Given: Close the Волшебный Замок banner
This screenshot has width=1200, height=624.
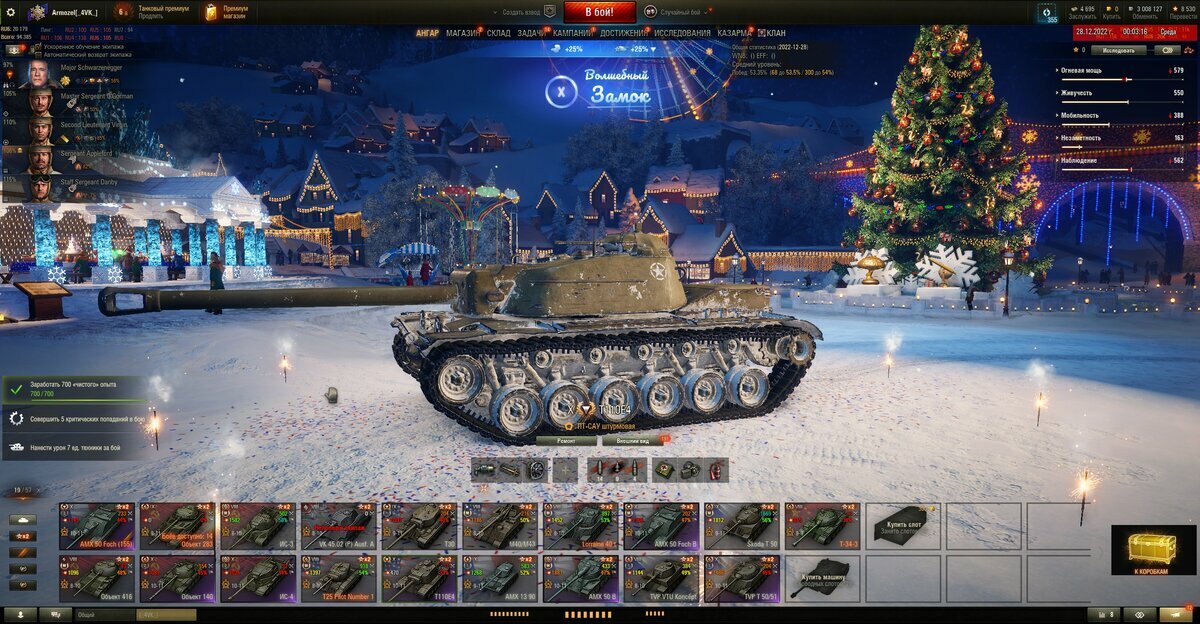Looking at the screenshot, I should 561,92.
